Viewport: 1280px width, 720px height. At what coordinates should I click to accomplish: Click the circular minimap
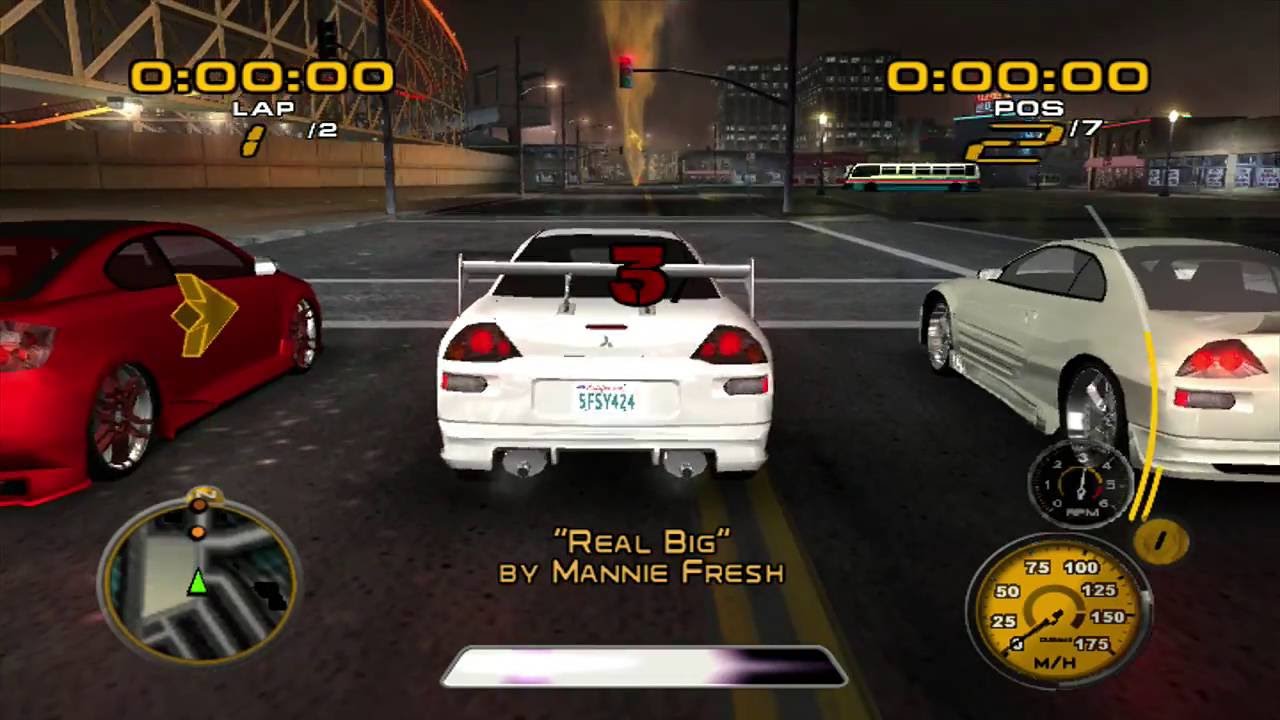(x=198, y=575)
